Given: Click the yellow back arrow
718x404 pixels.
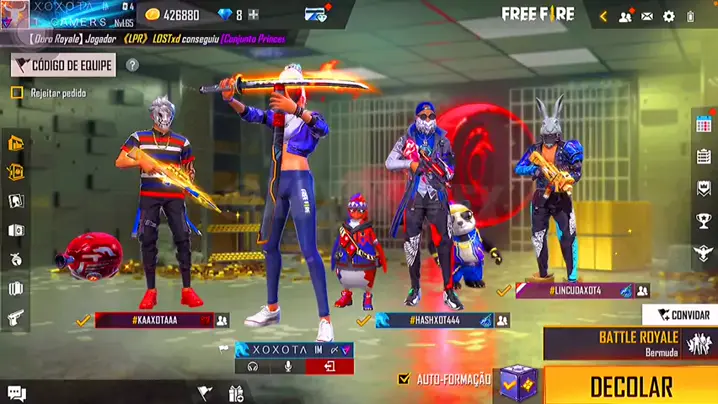Looking at the screenshot, I should (x=603, y=16).
